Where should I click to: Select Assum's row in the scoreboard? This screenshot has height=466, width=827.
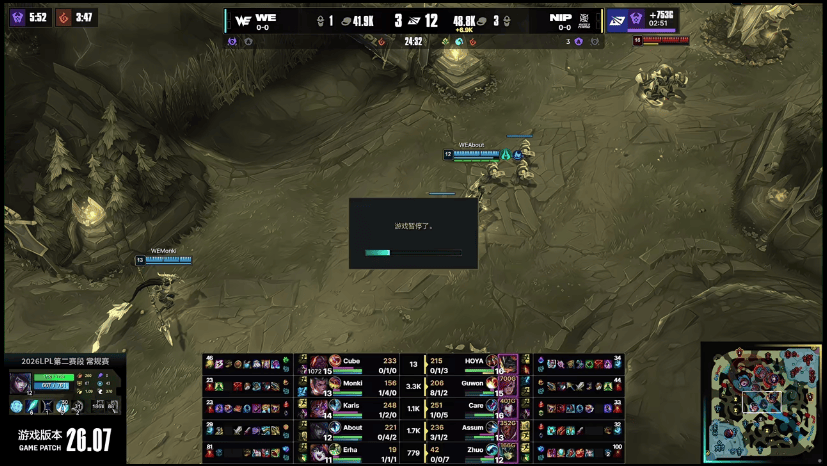[472, 429]
